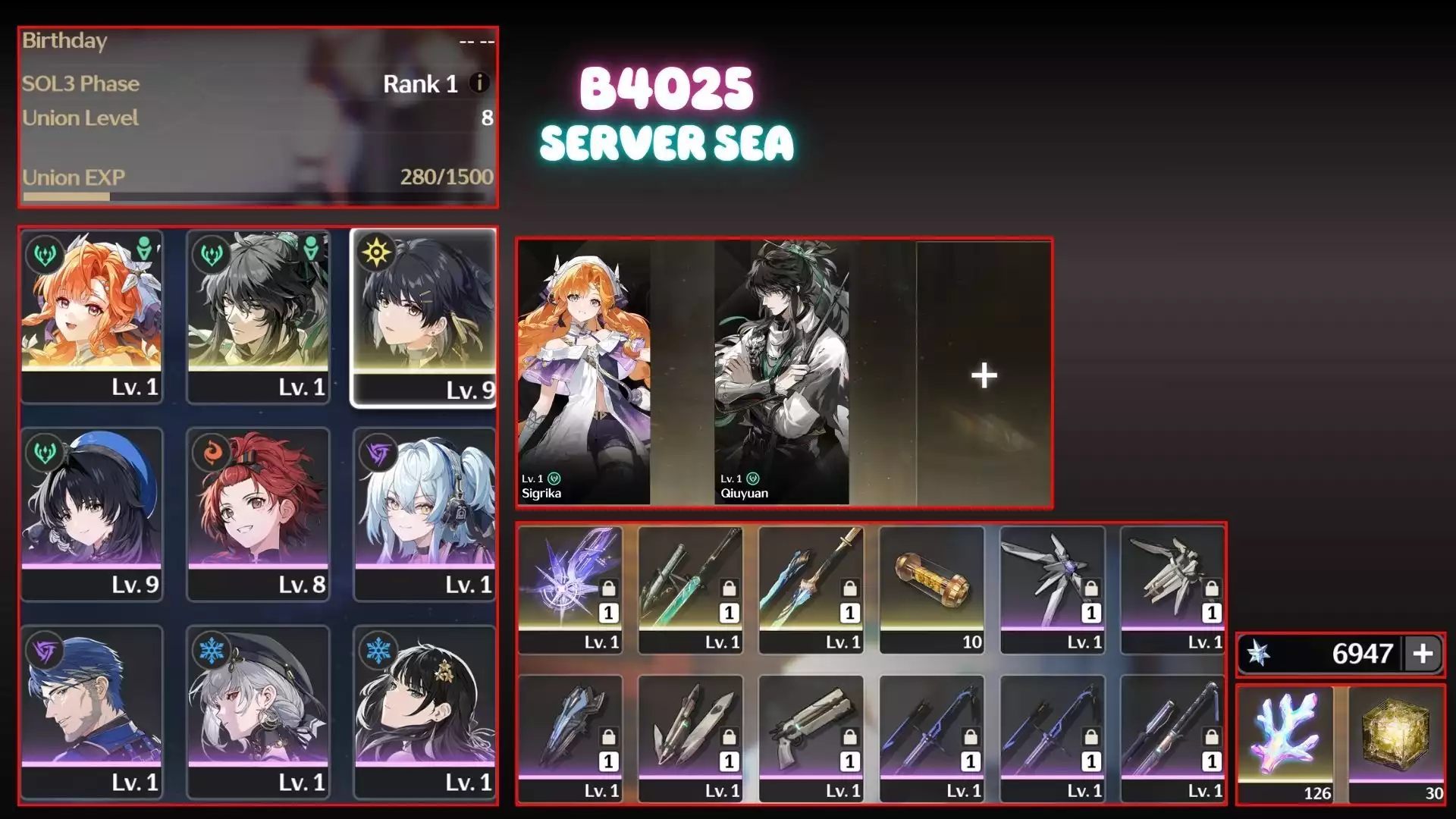Choose the blue-haired bearded man portrait
Viewport: 1456px width, 819px height.
pyautogui.click(x=92, y=711)
